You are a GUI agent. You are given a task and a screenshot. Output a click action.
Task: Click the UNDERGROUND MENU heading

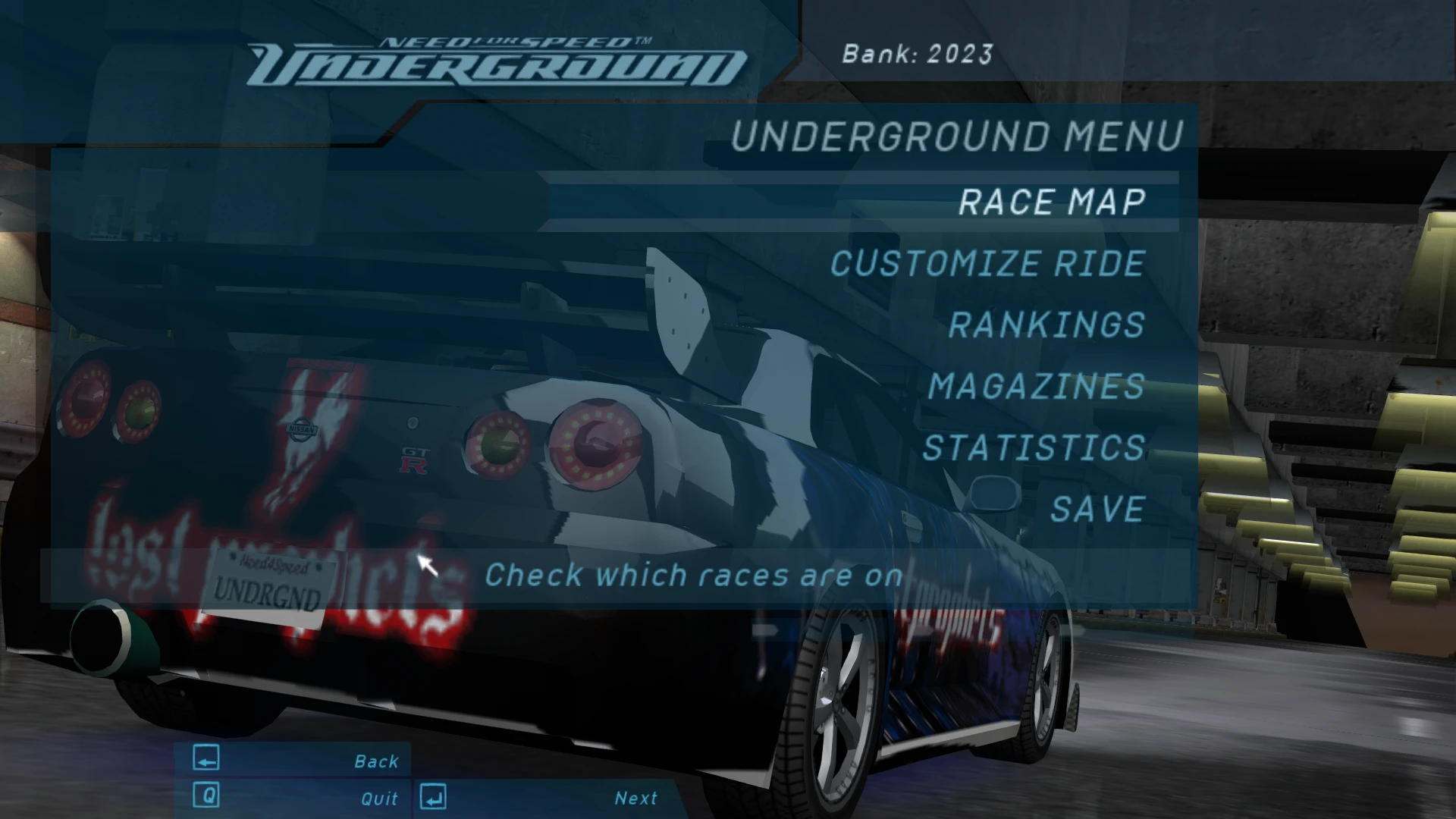(957, 136)
